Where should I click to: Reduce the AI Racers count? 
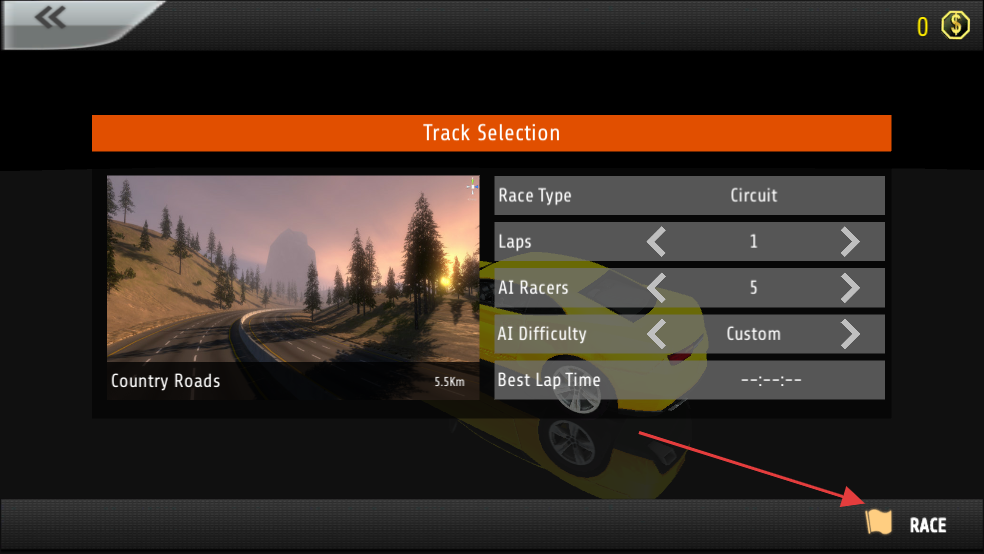[657, 288]
